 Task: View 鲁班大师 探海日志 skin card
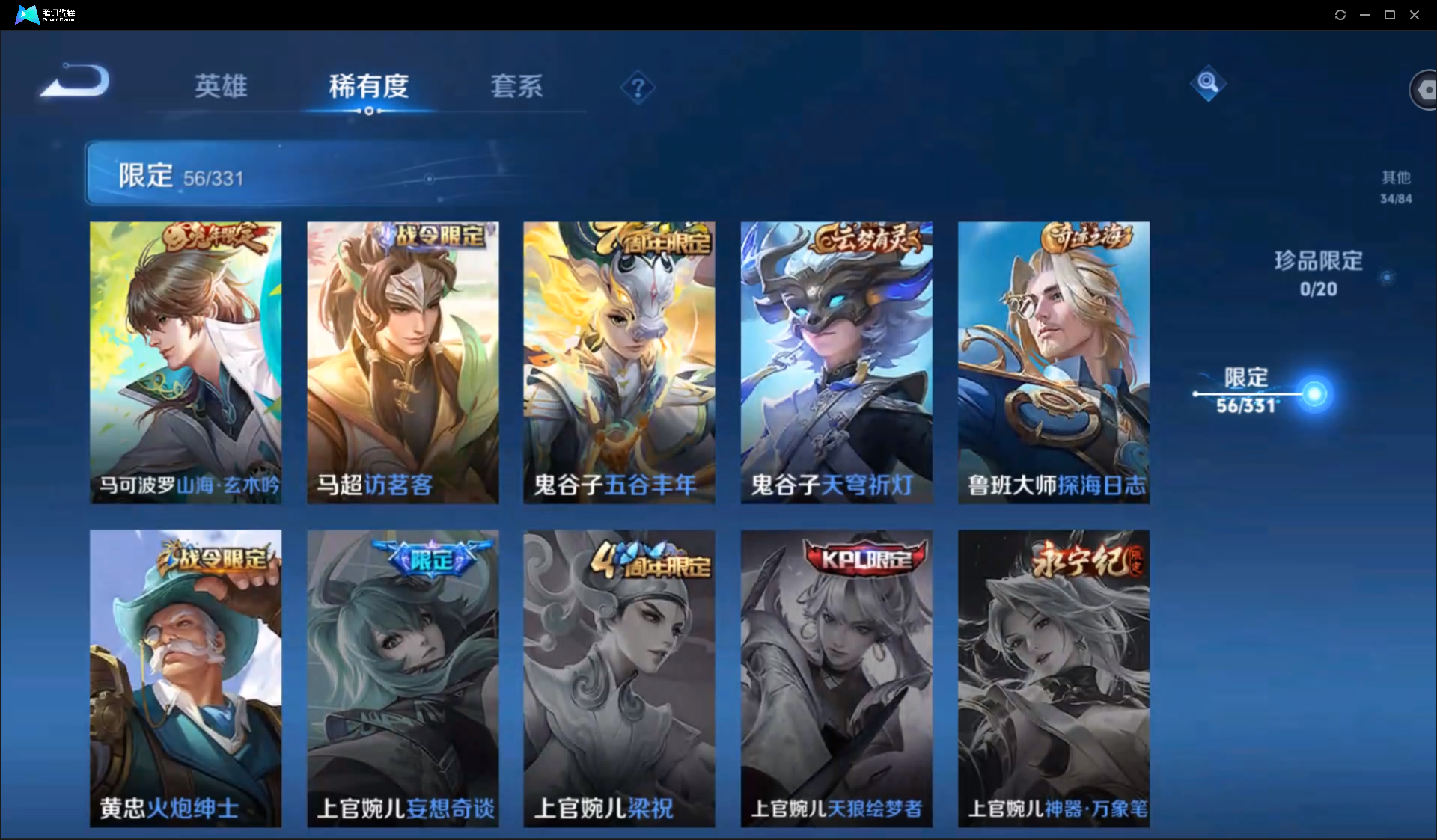(1053, 362)
